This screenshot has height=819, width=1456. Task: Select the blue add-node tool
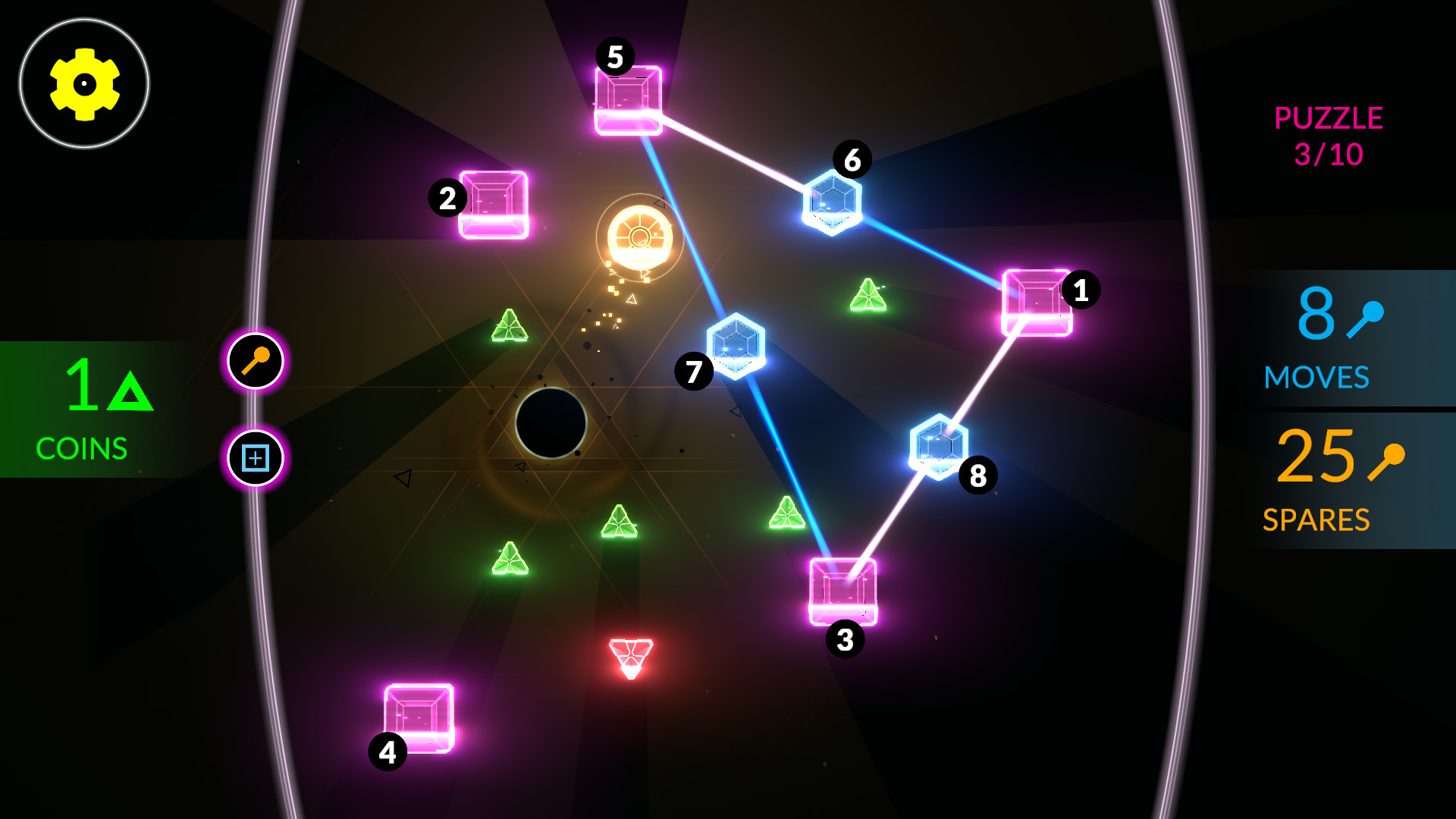pos(255,458)
